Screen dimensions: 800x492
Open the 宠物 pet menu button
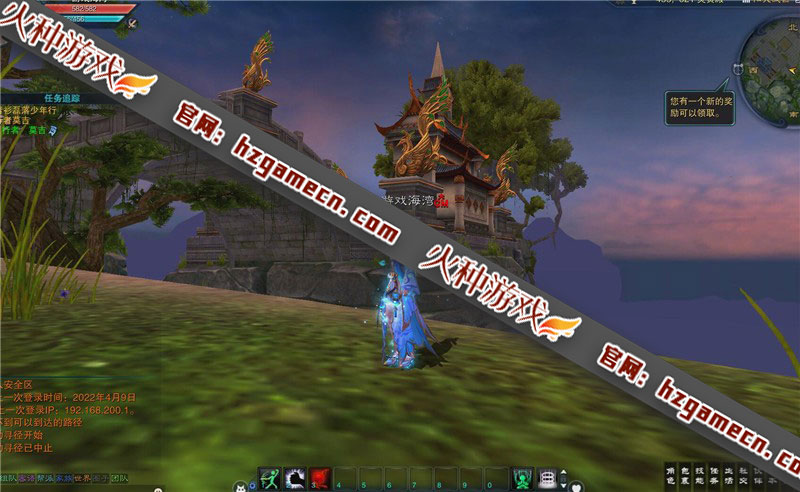click(x=728, y=475)
